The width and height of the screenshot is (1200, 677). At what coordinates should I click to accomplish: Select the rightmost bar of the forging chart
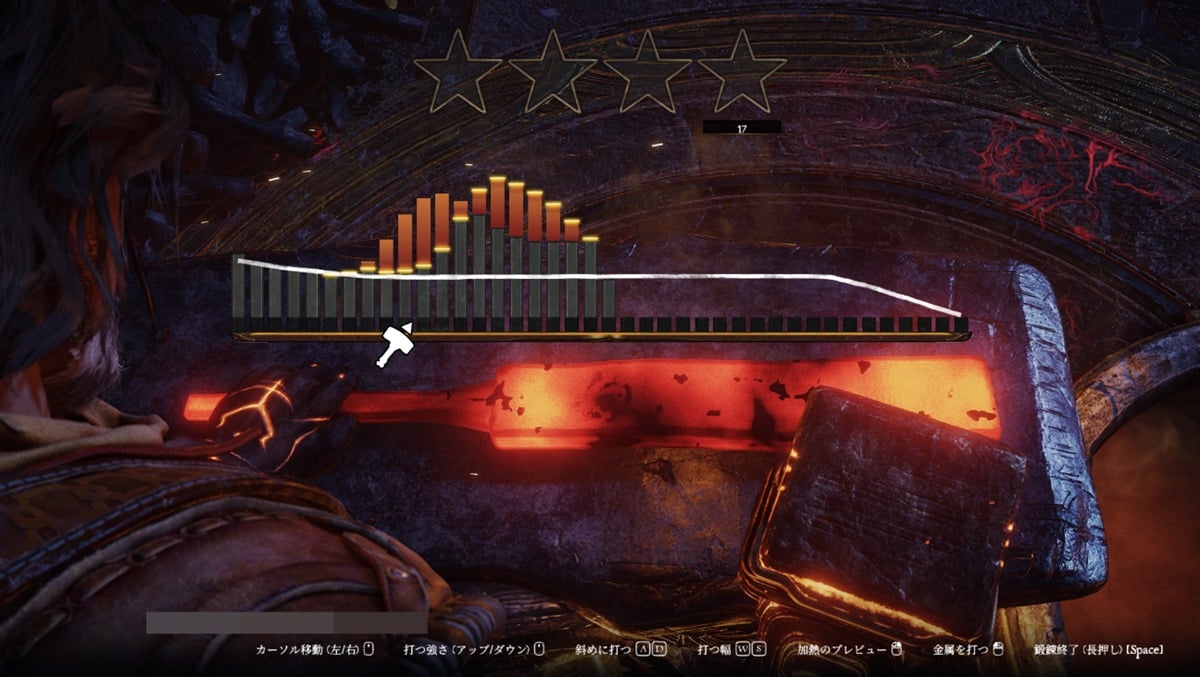click(961, 324)
